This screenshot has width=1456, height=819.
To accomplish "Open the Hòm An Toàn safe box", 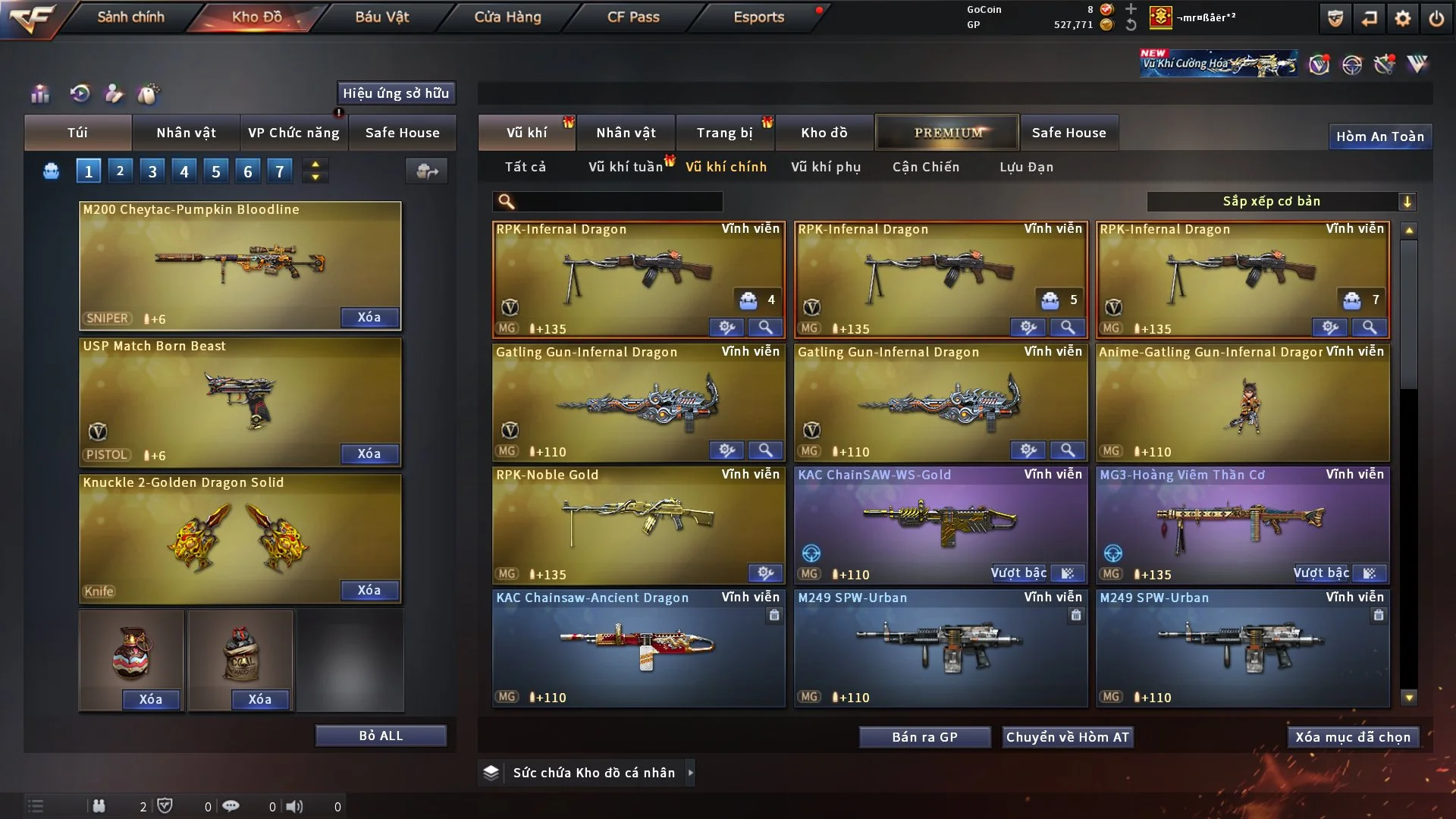I will click(x=1379, y=136).
